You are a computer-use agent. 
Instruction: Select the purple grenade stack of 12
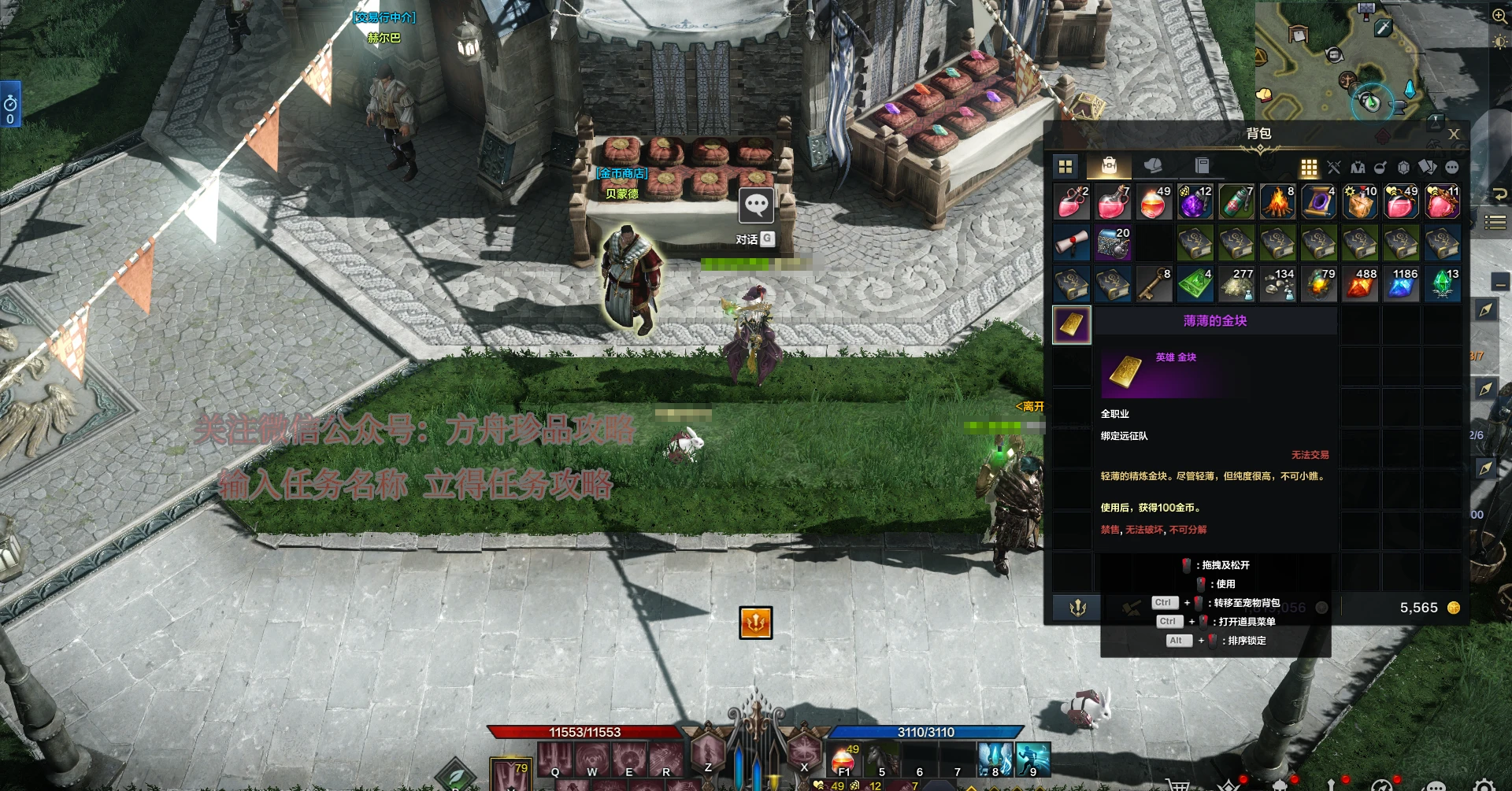click(x=1195, y=202)
